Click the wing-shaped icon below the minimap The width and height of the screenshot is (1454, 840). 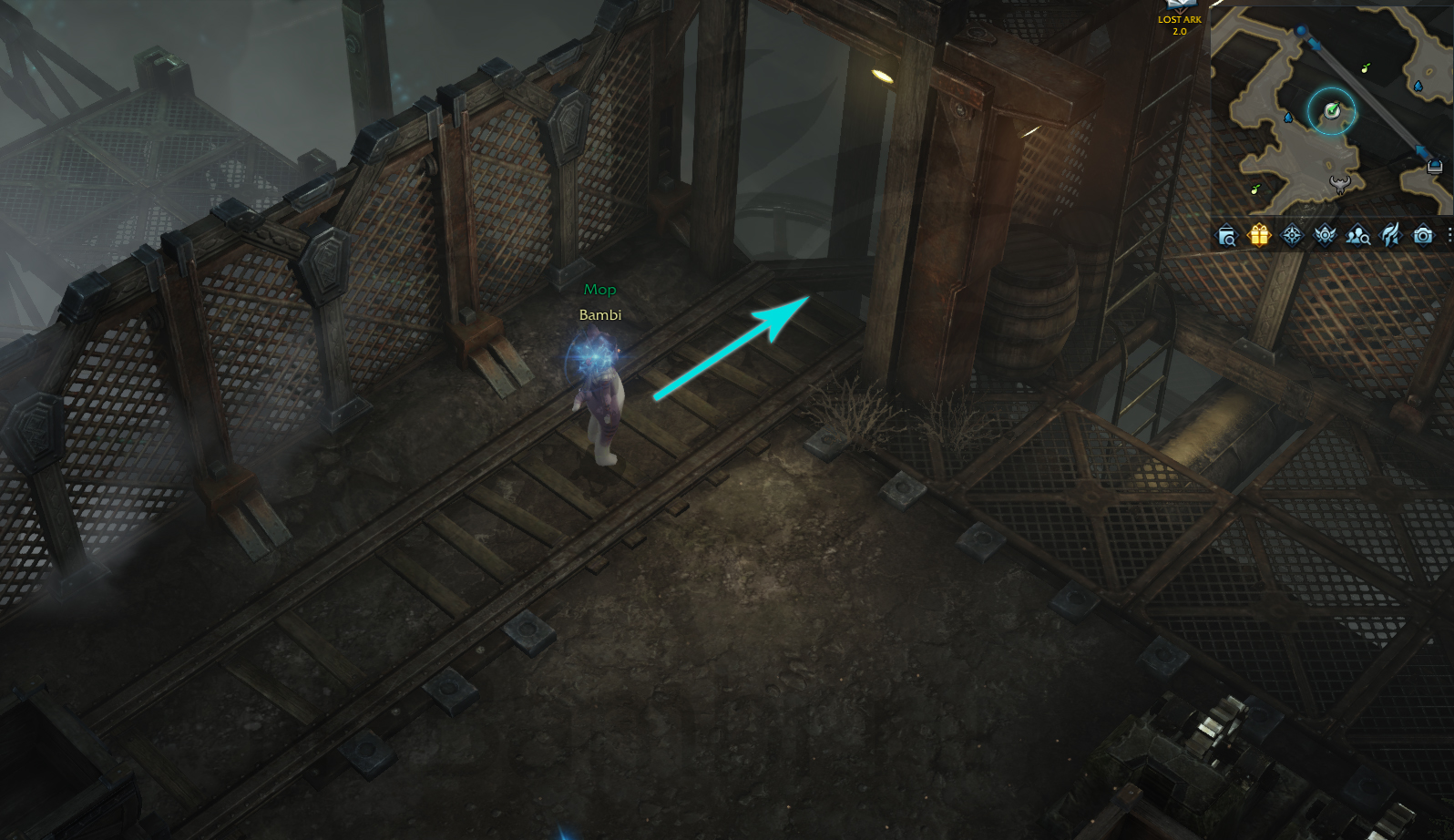tap(1390, 236)
